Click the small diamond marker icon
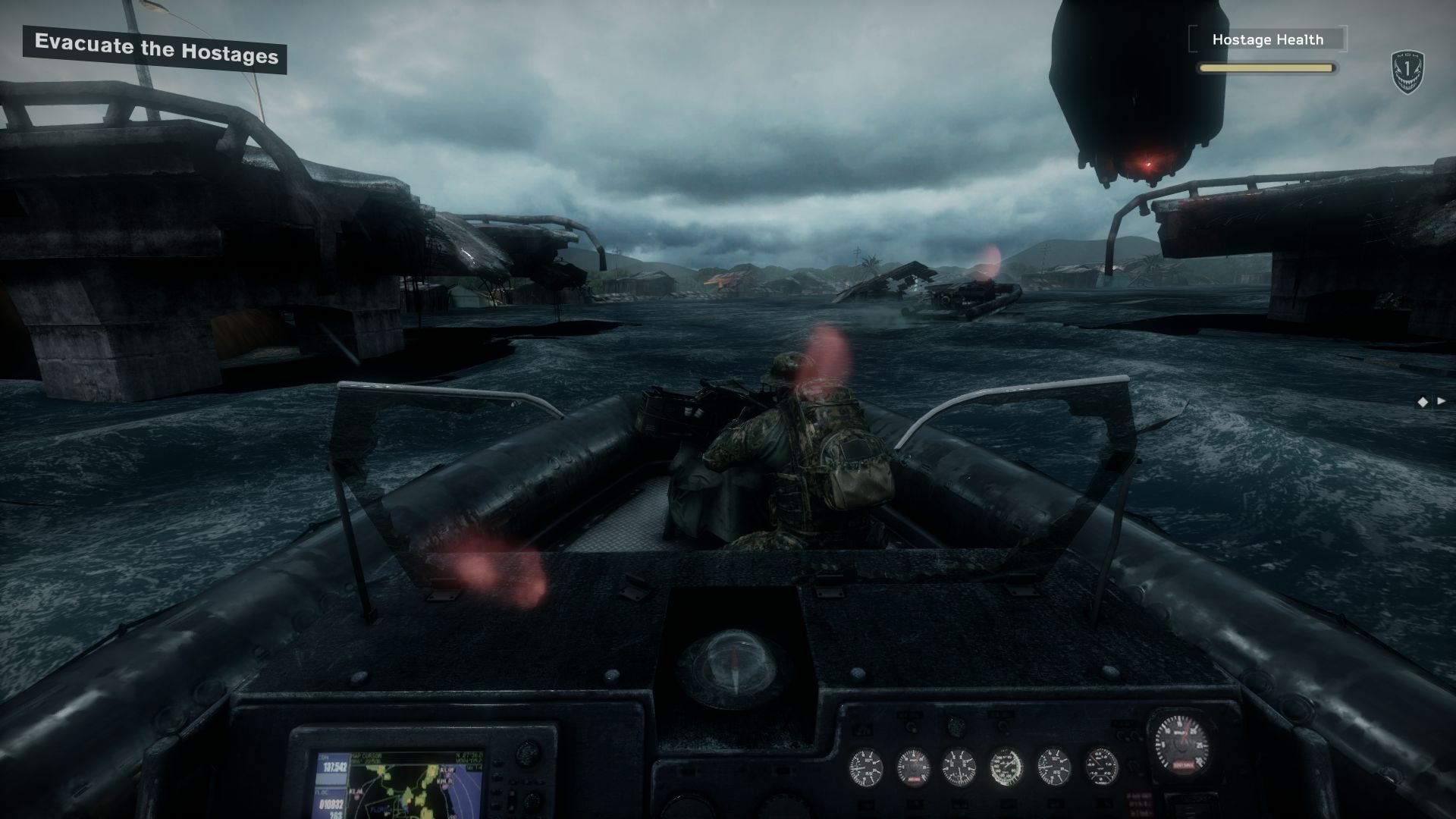Screen dimensions: 1456x819 tap(1423, 402)
